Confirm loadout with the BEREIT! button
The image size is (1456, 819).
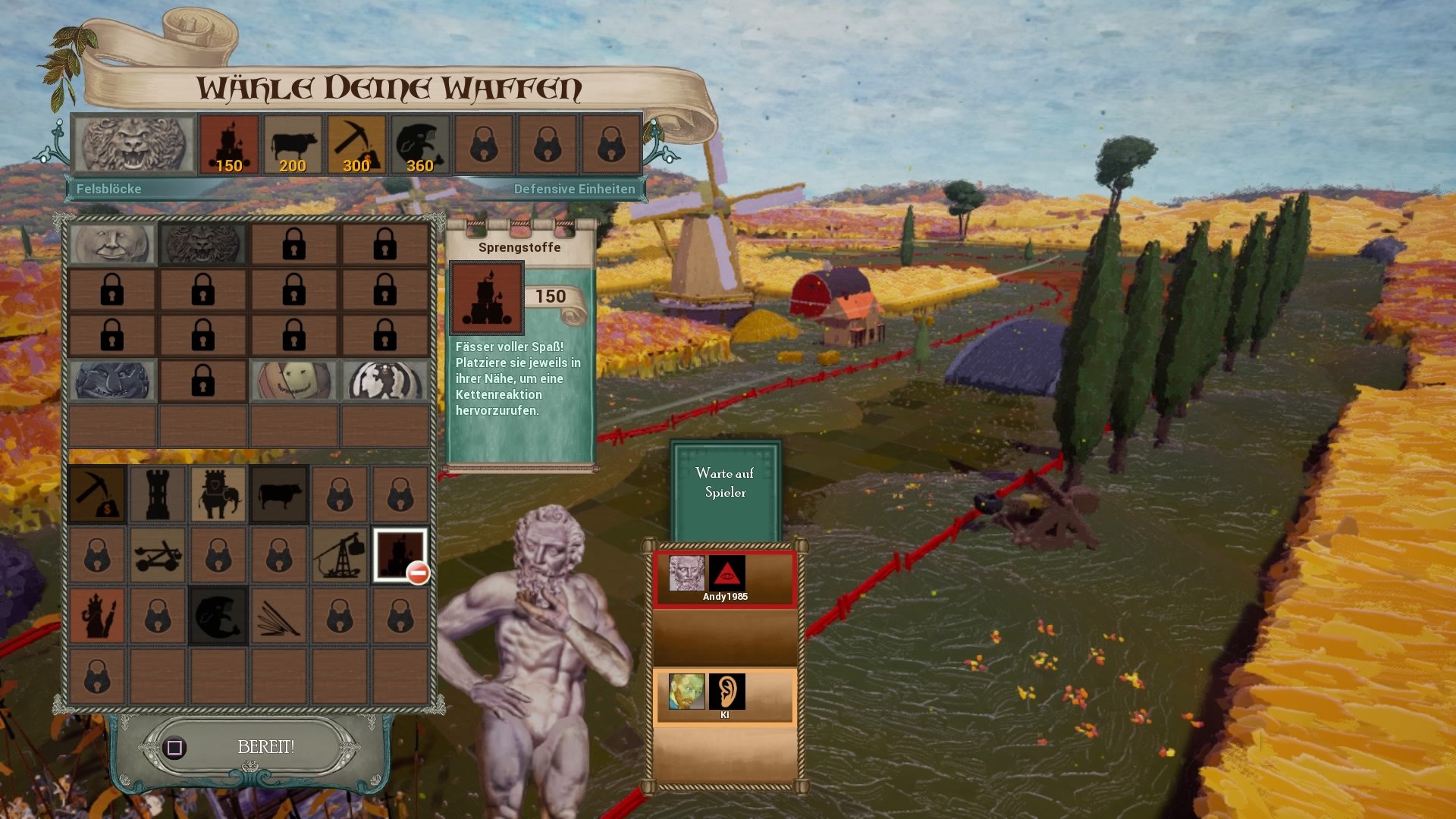265,747
